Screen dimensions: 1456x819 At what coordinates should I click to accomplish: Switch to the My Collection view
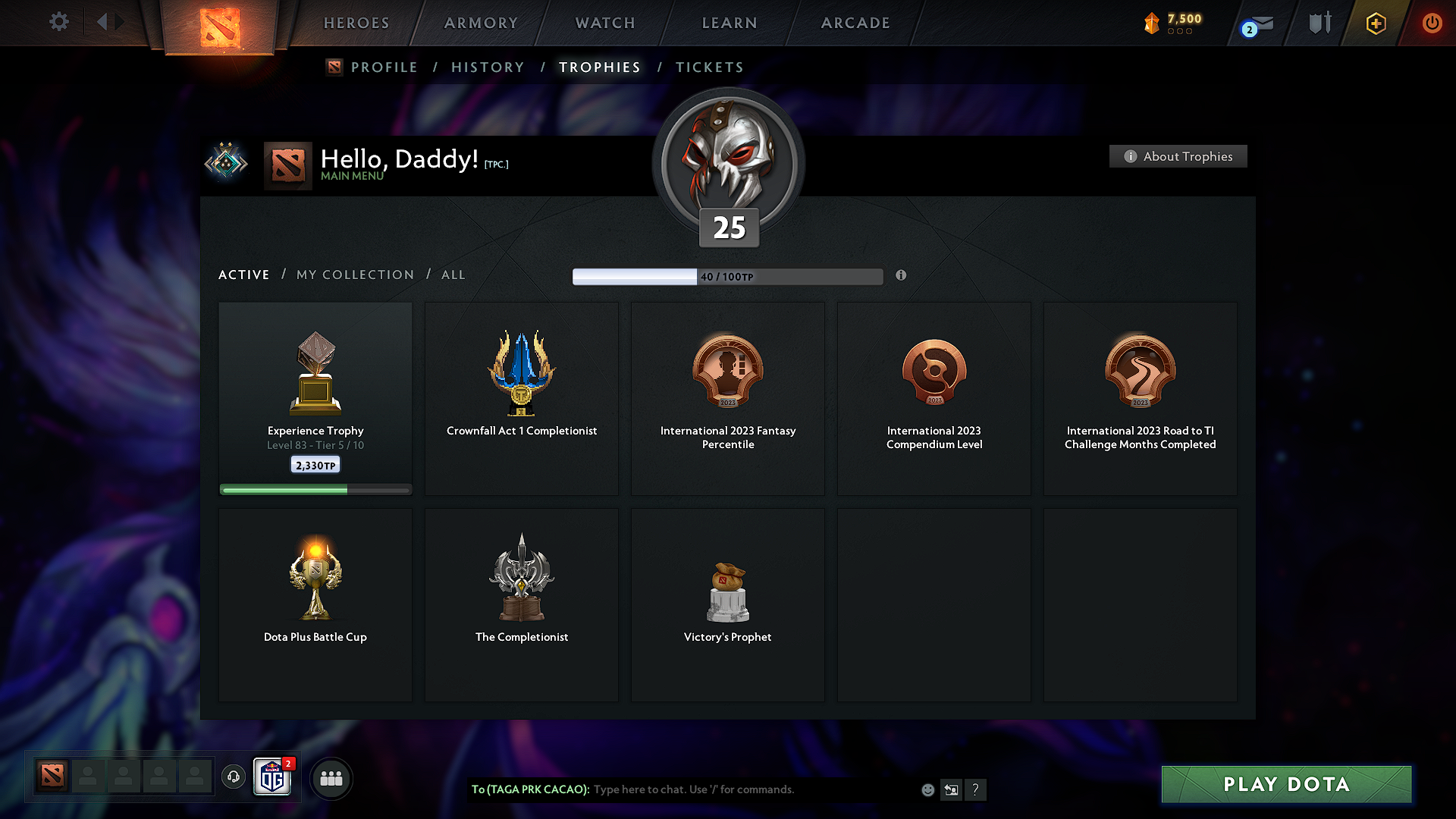pos(354,275)
